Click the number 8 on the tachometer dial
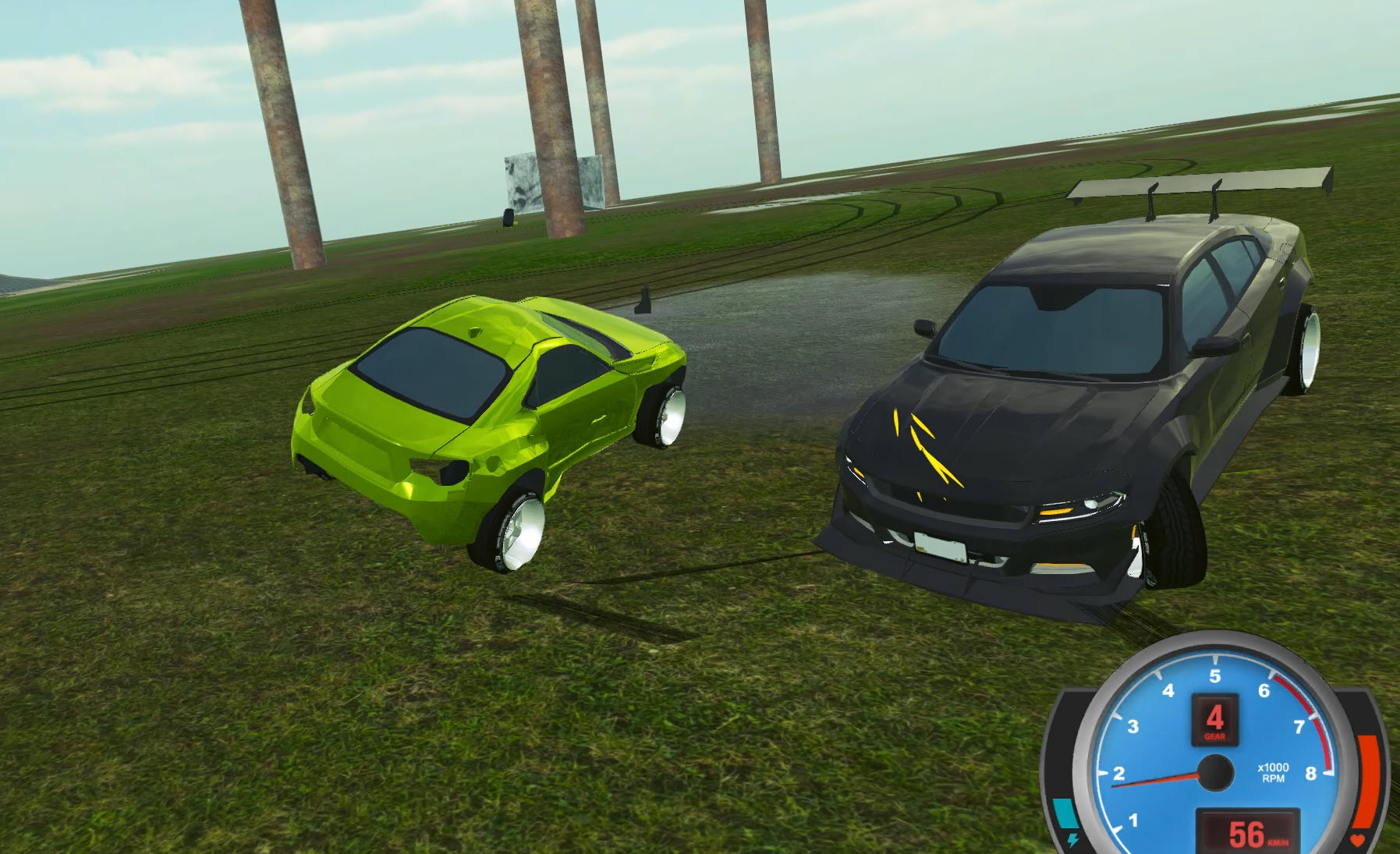This screenshot has width=1400, height=854. (1311, 774)
